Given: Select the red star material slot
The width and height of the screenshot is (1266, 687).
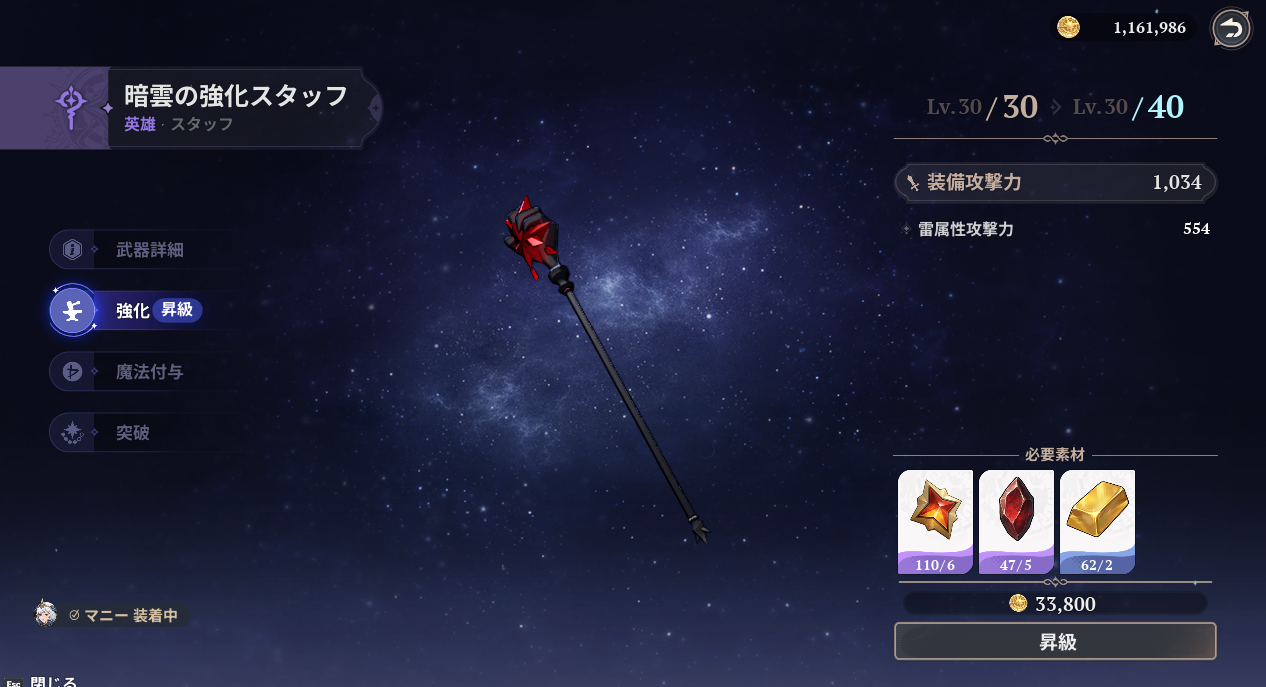Looking at the screenshot, I should 935,520.
